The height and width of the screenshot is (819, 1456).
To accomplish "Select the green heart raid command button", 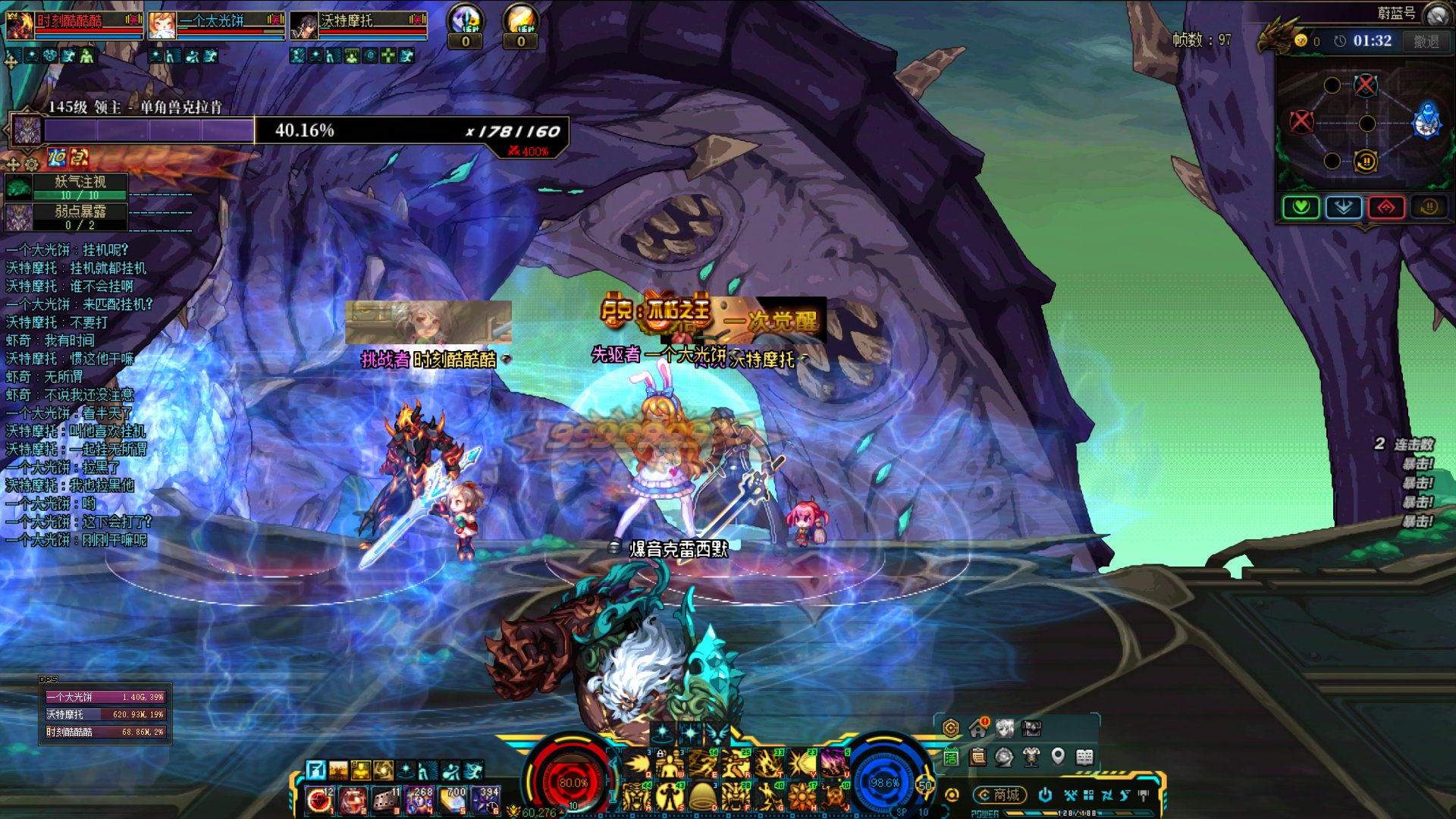I will pyautogui.click(x=1301, y=207).
